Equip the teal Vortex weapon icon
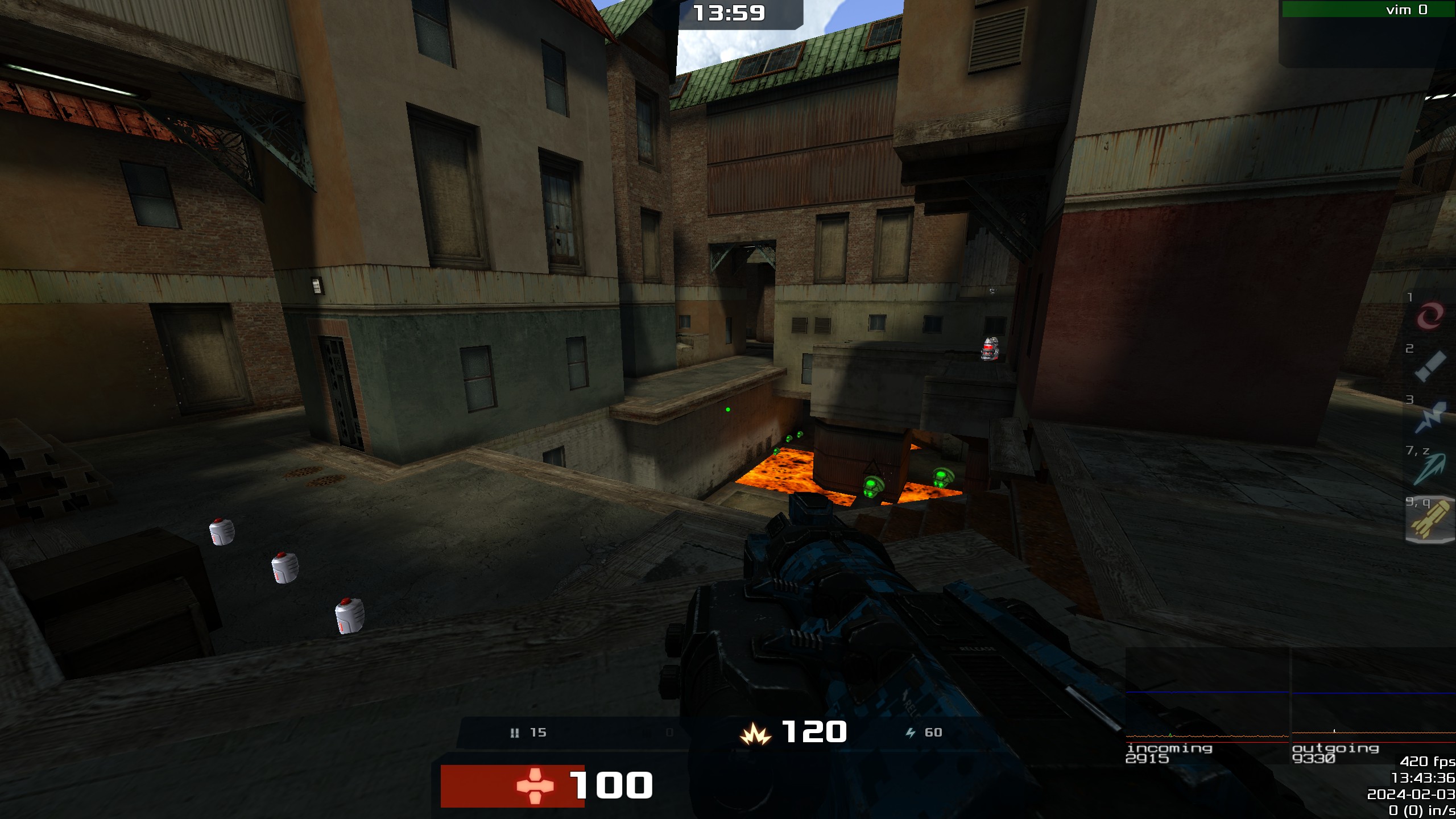The width and height of the screenshot is (1456, 819). click(x=1430, y=469)
